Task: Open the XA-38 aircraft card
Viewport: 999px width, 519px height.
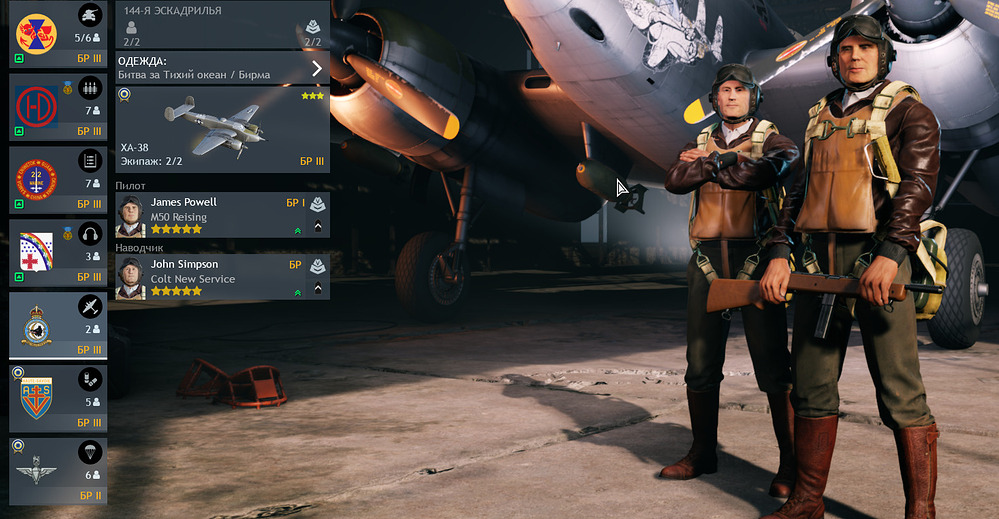Action: point(222,129)
